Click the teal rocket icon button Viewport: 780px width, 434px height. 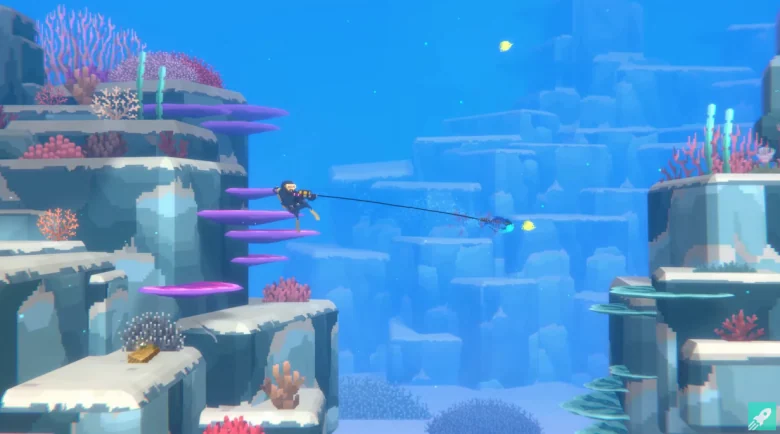click(762, 416)
